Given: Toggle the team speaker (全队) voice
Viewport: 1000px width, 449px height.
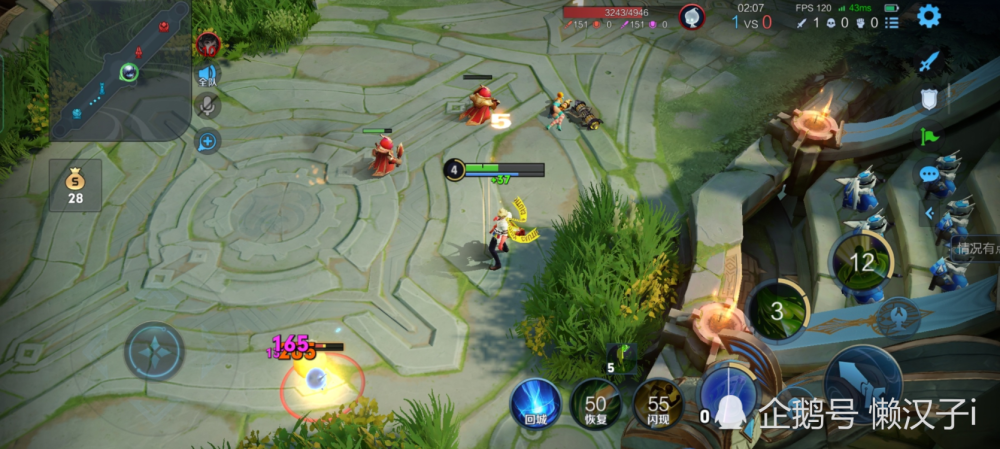Looking at the screenshot, I should point(208,74).
